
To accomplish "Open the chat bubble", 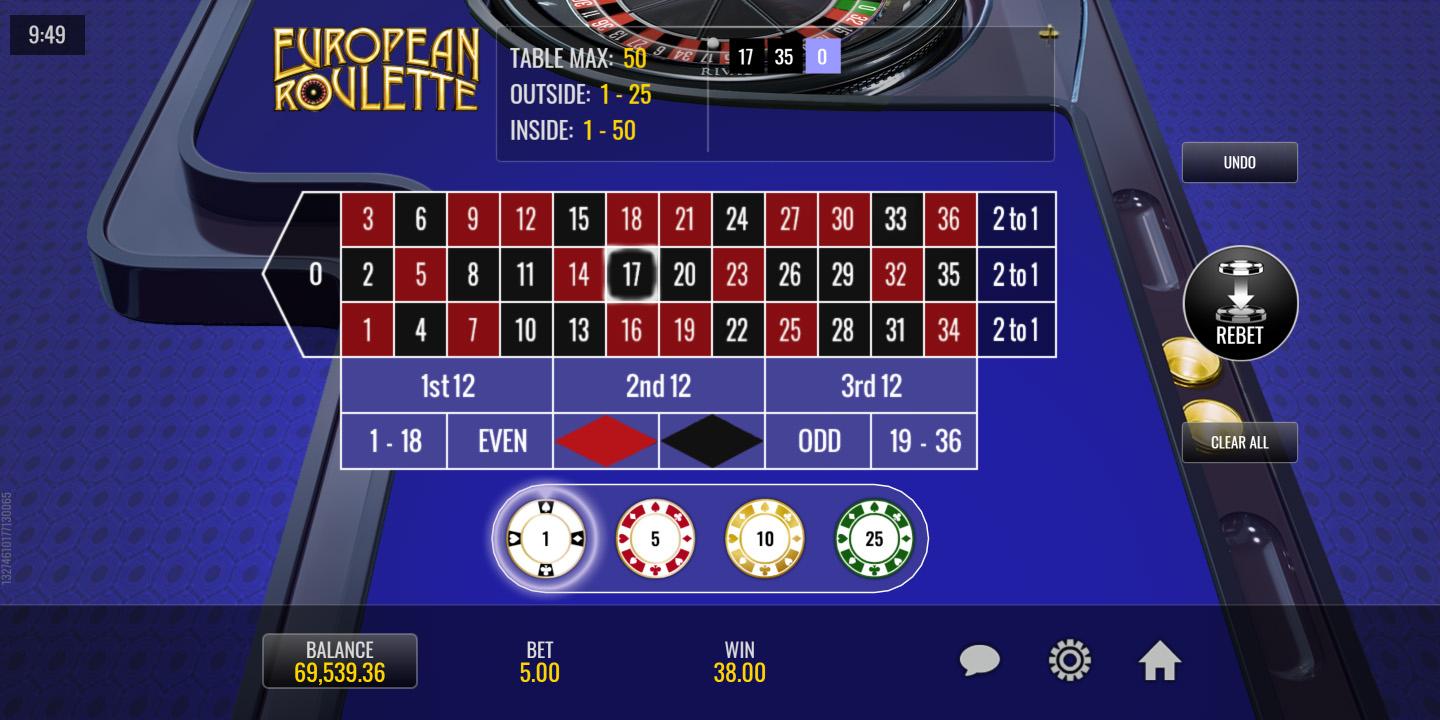I will coord(980,660).
